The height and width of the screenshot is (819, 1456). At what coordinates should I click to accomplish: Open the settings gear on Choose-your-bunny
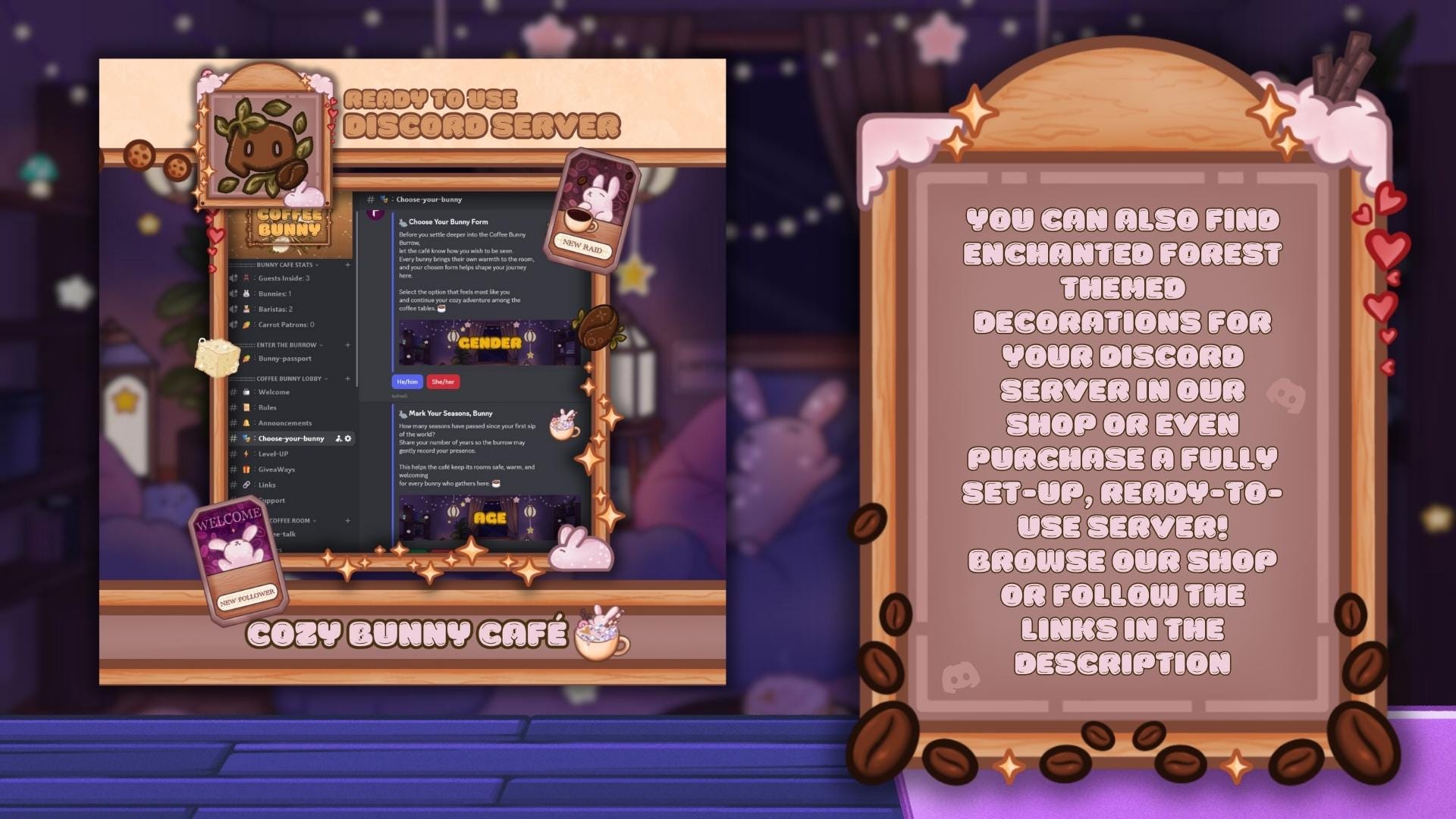pyautogui.click(x=347, y=438)
